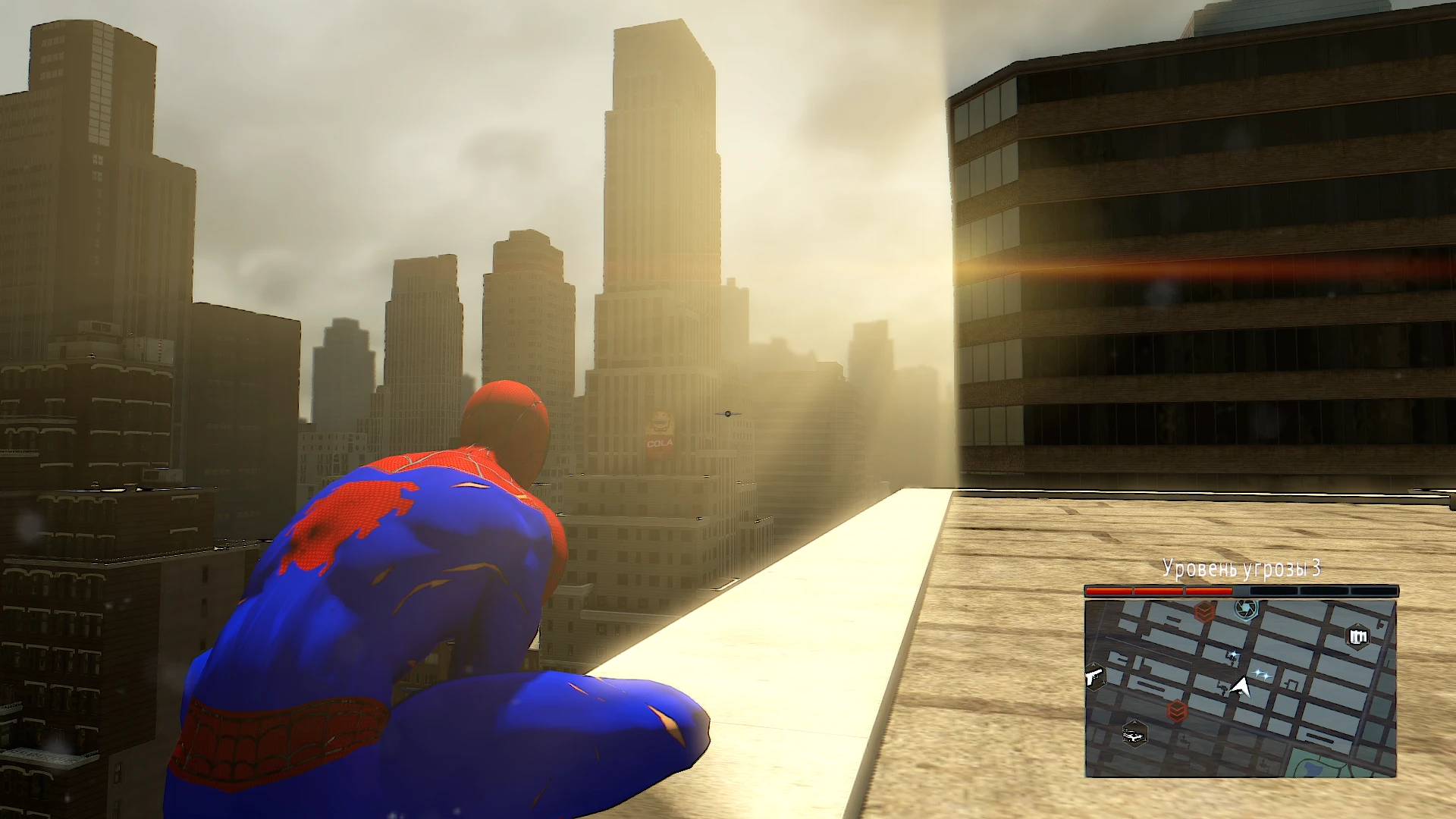Select the car theft crime icon on the minimap
Image resolution: width=1456 pixels, height=819 pixels.
tap(1133, 734)
